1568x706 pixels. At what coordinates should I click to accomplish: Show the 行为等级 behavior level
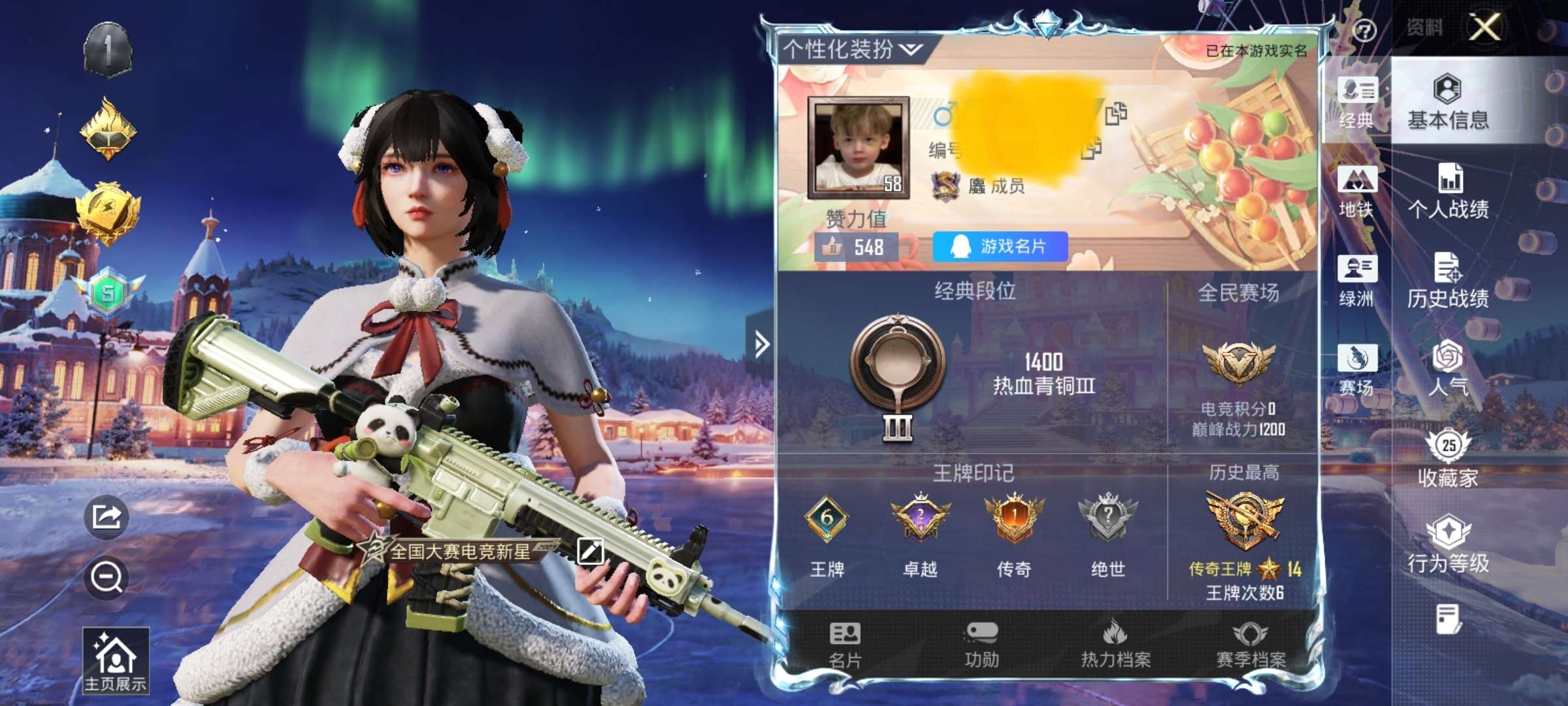point(1448,545)
